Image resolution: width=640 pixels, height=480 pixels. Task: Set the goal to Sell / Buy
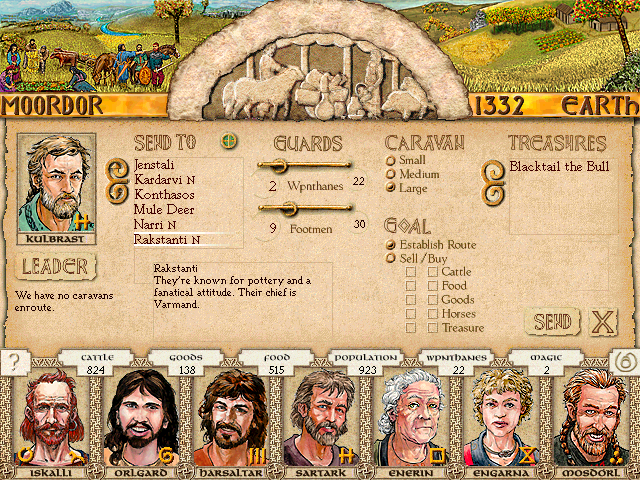point(391,258)
